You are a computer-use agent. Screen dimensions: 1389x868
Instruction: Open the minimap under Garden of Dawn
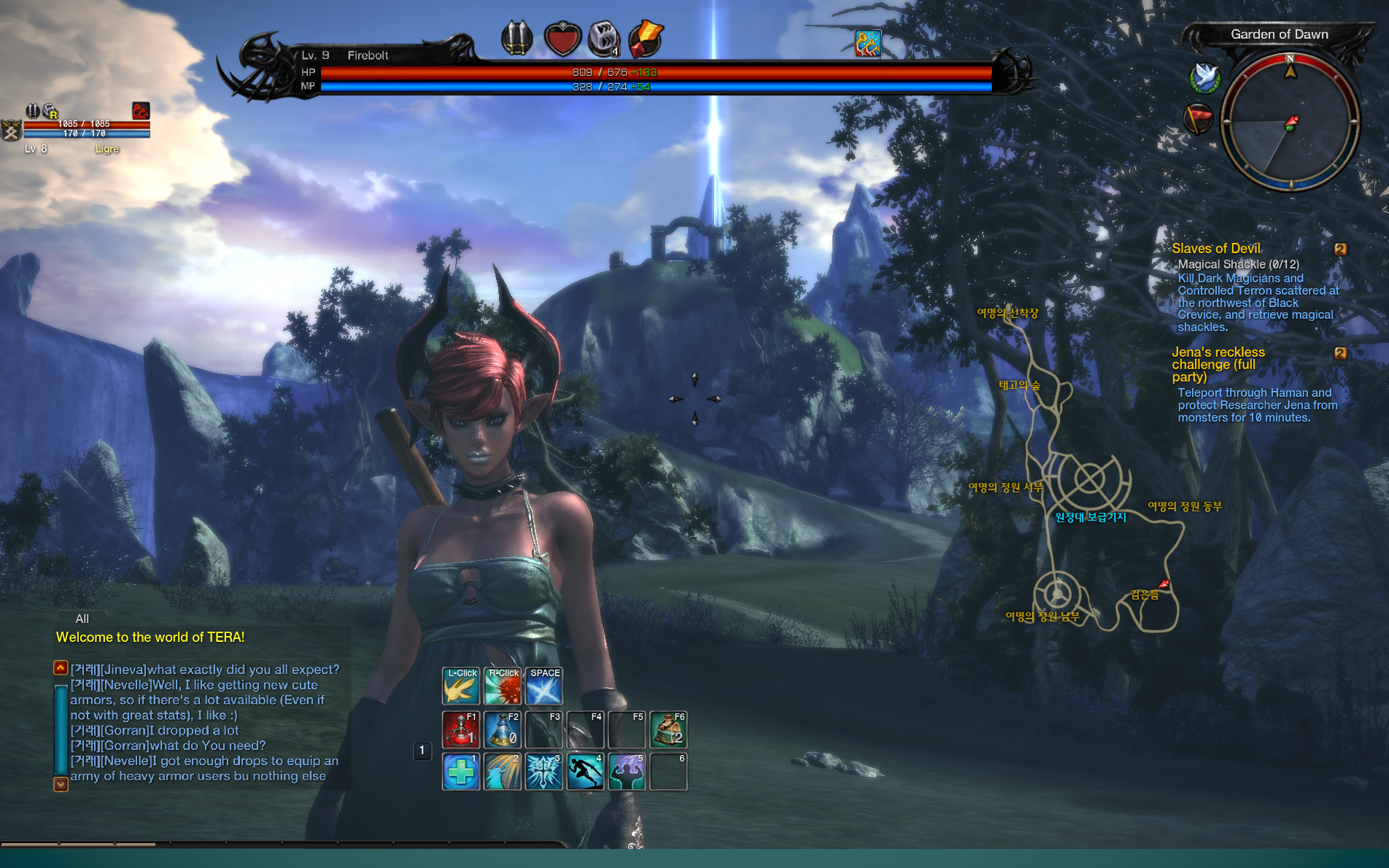(1289, 123)
